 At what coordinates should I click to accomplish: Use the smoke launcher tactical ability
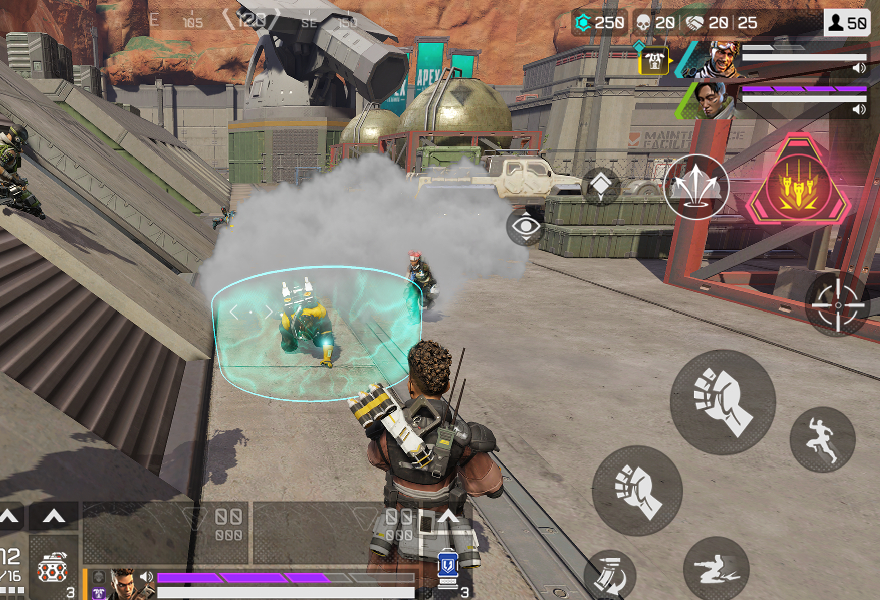696,187
